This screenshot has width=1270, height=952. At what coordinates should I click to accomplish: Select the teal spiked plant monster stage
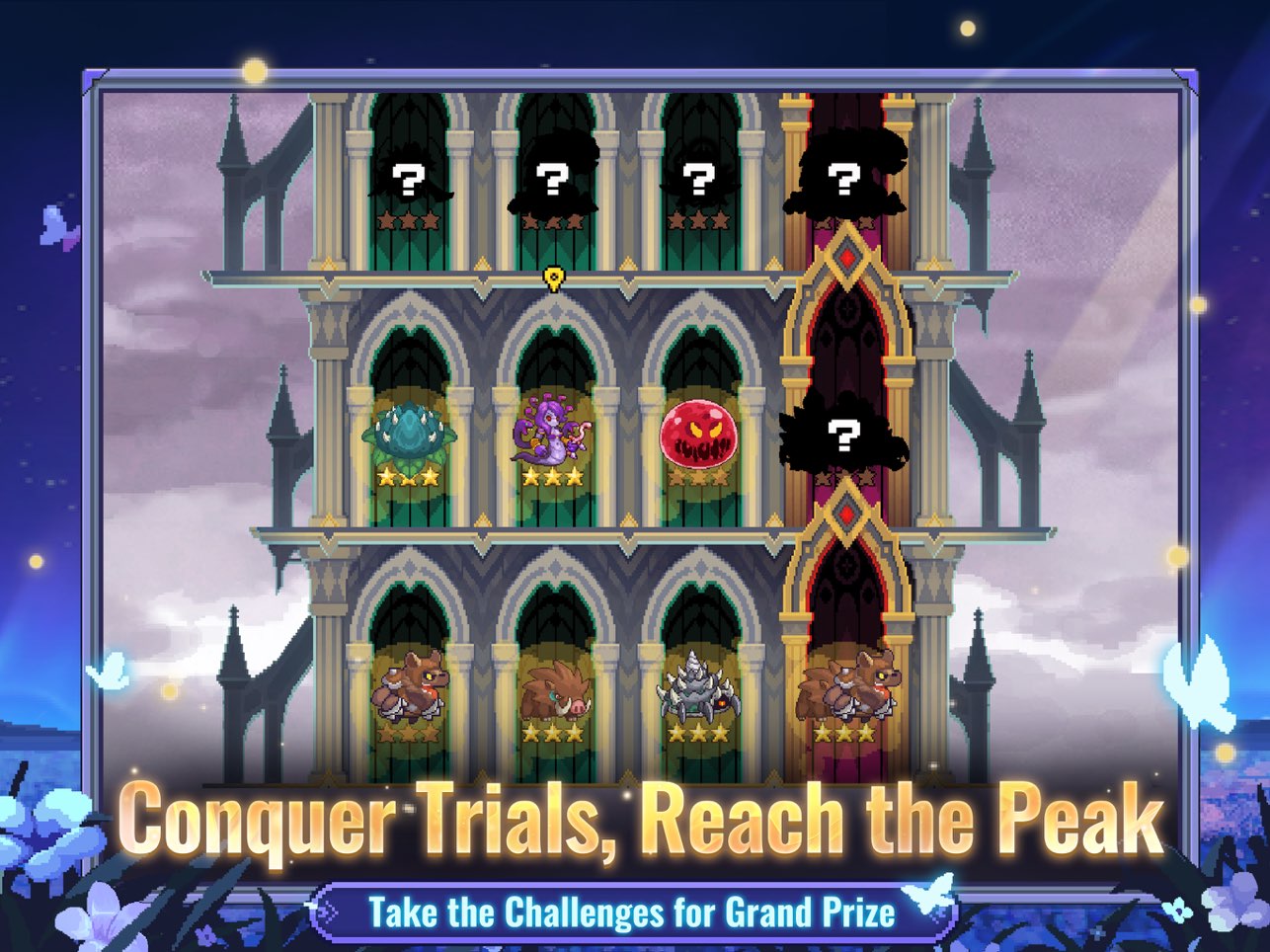(409, 436)
